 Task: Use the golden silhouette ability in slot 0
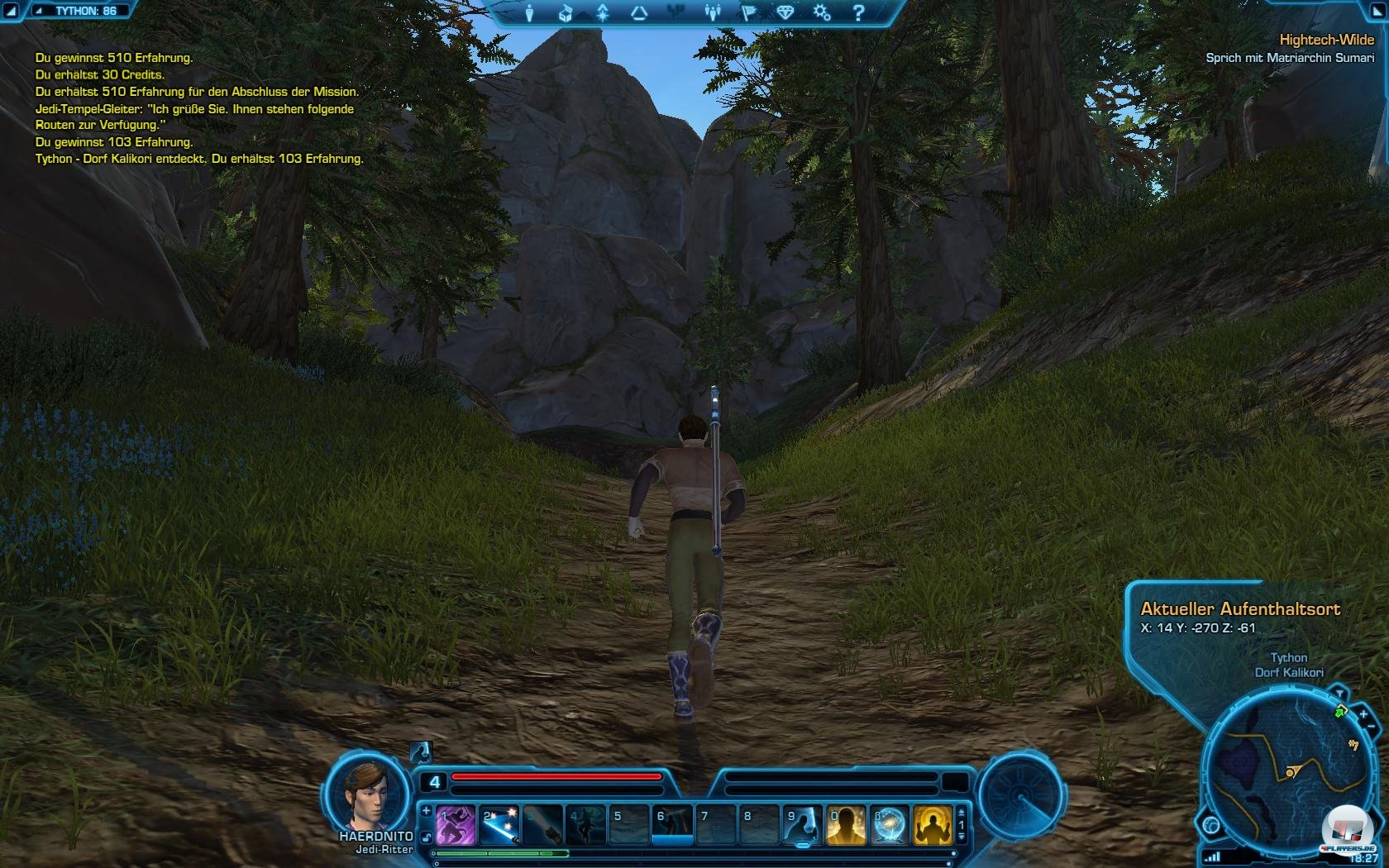846,825
